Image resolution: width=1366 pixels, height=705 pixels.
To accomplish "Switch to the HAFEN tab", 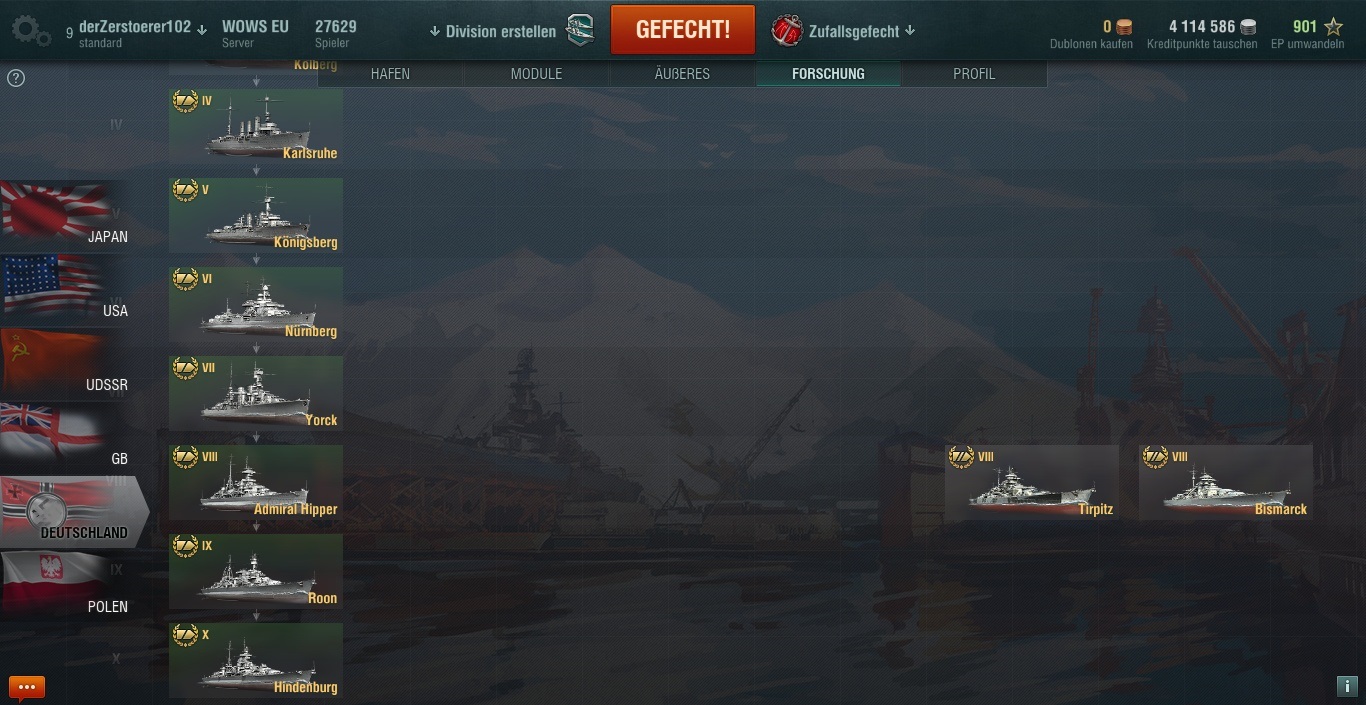I will 390,74.
